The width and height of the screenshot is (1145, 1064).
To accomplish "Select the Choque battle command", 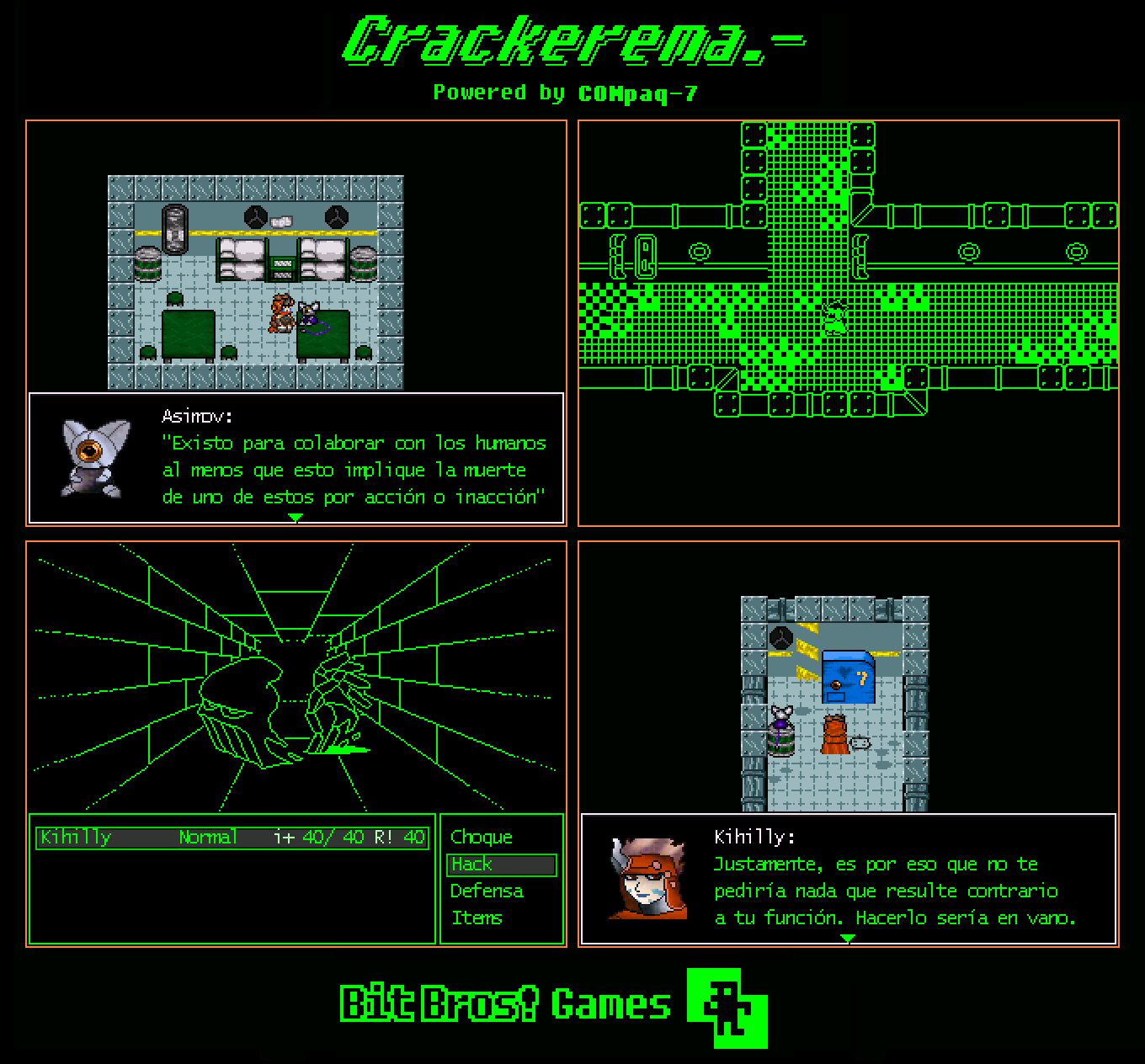I will pyautogui.click(x=480, y=838).
